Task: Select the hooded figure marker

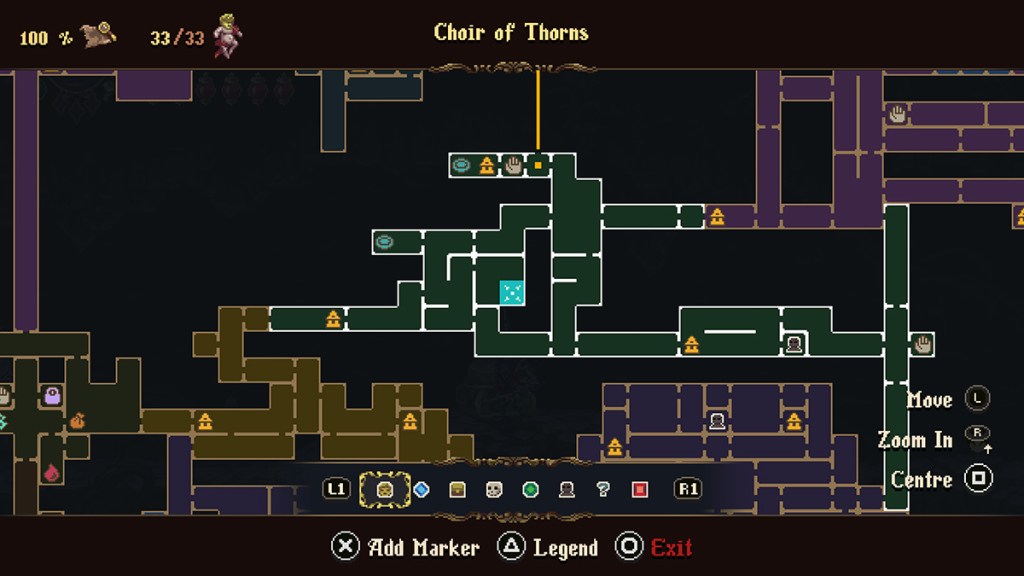Action: point(566,489)
